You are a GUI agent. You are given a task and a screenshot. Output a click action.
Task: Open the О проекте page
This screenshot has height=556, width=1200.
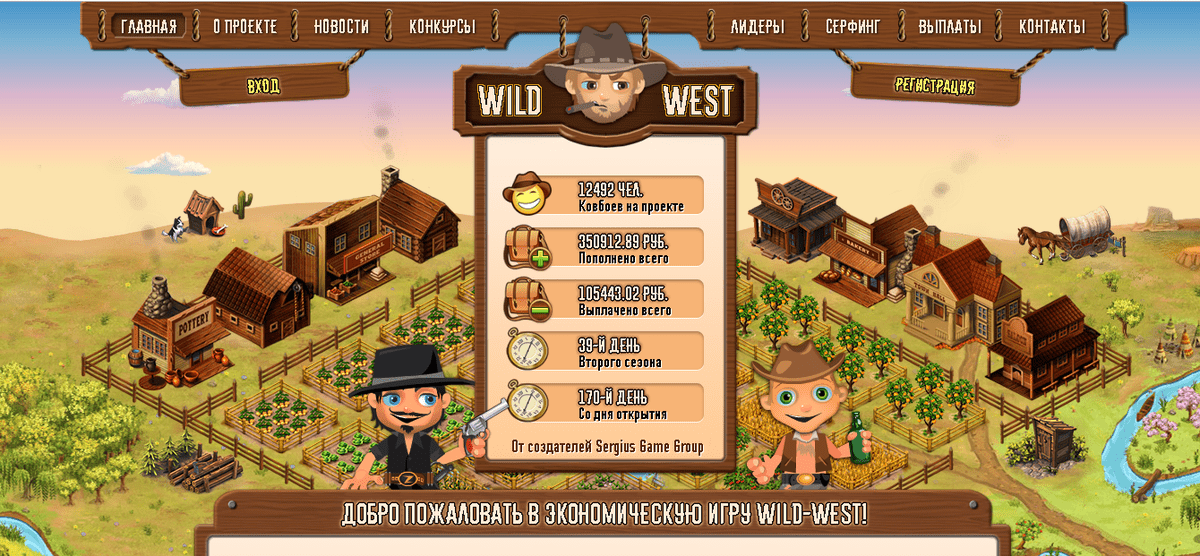[244, 26]
